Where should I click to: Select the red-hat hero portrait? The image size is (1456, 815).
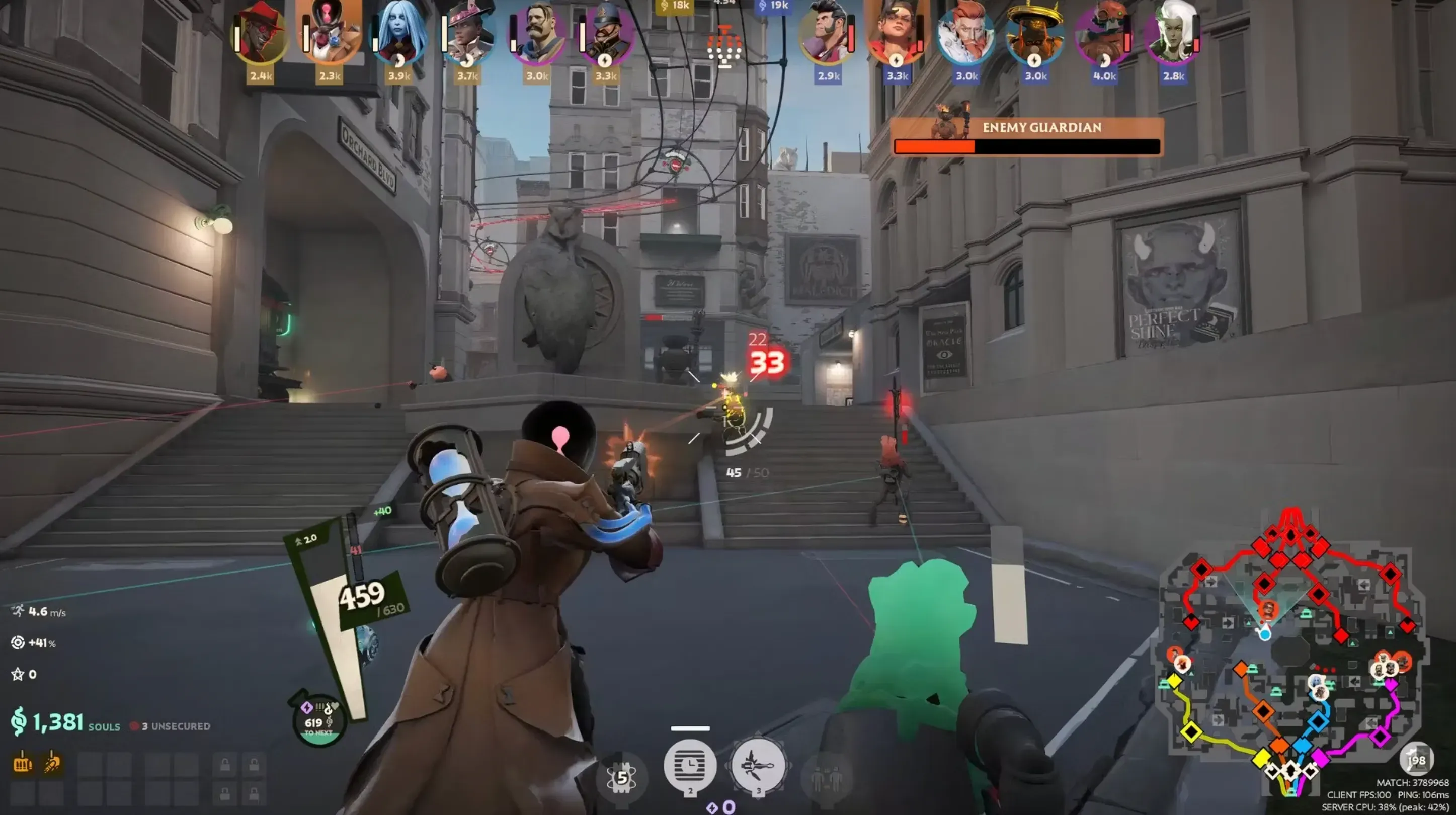[x=260, y=33]
